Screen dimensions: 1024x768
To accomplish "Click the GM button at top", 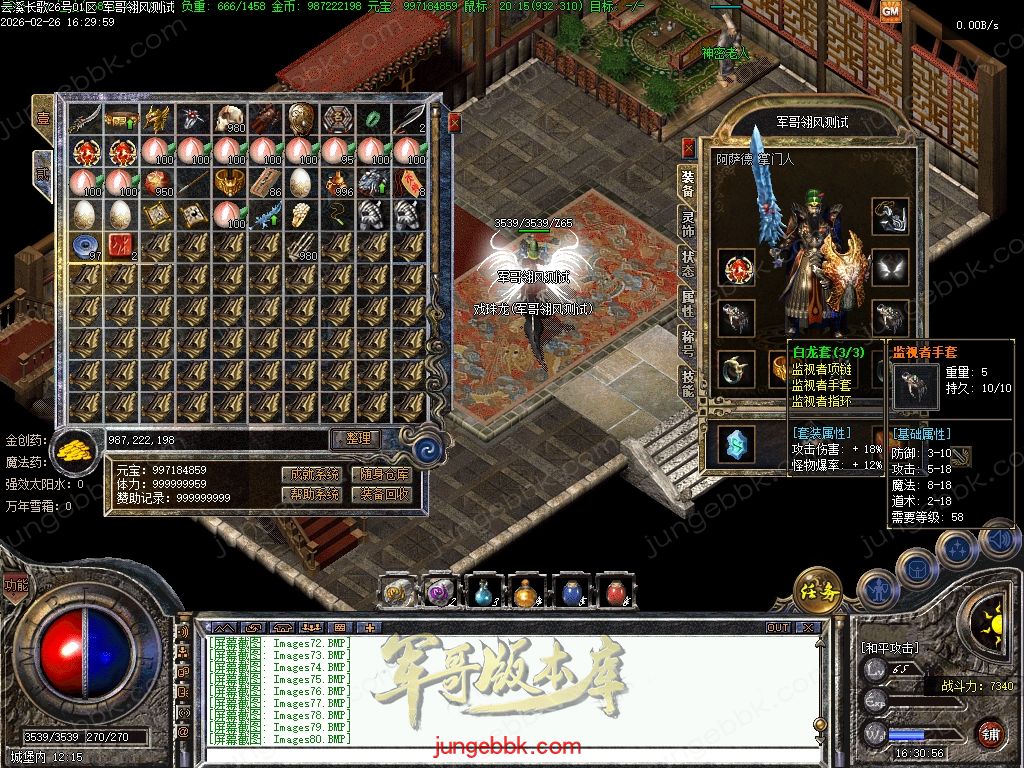I will [890, 11].
